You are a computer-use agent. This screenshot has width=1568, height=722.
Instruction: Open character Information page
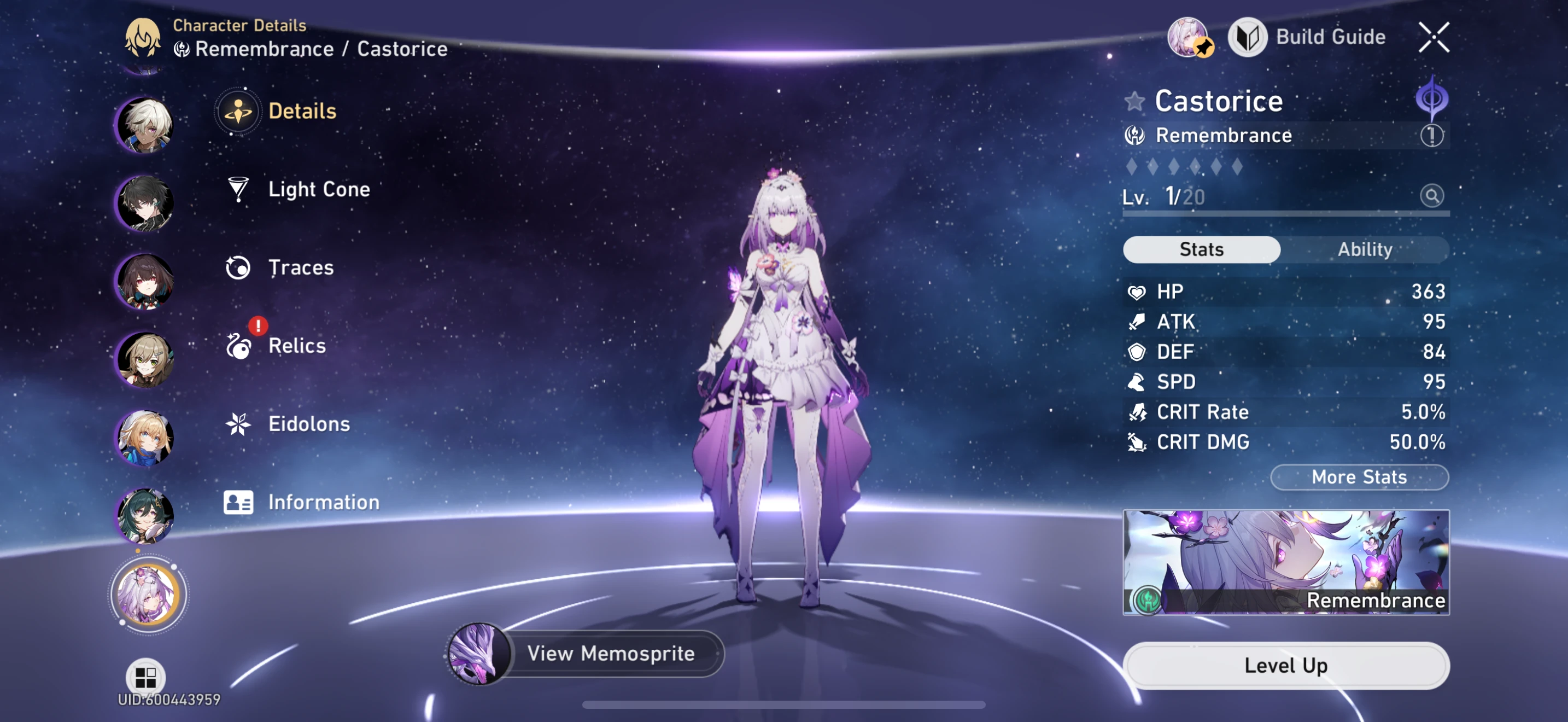tap(323, 502)
